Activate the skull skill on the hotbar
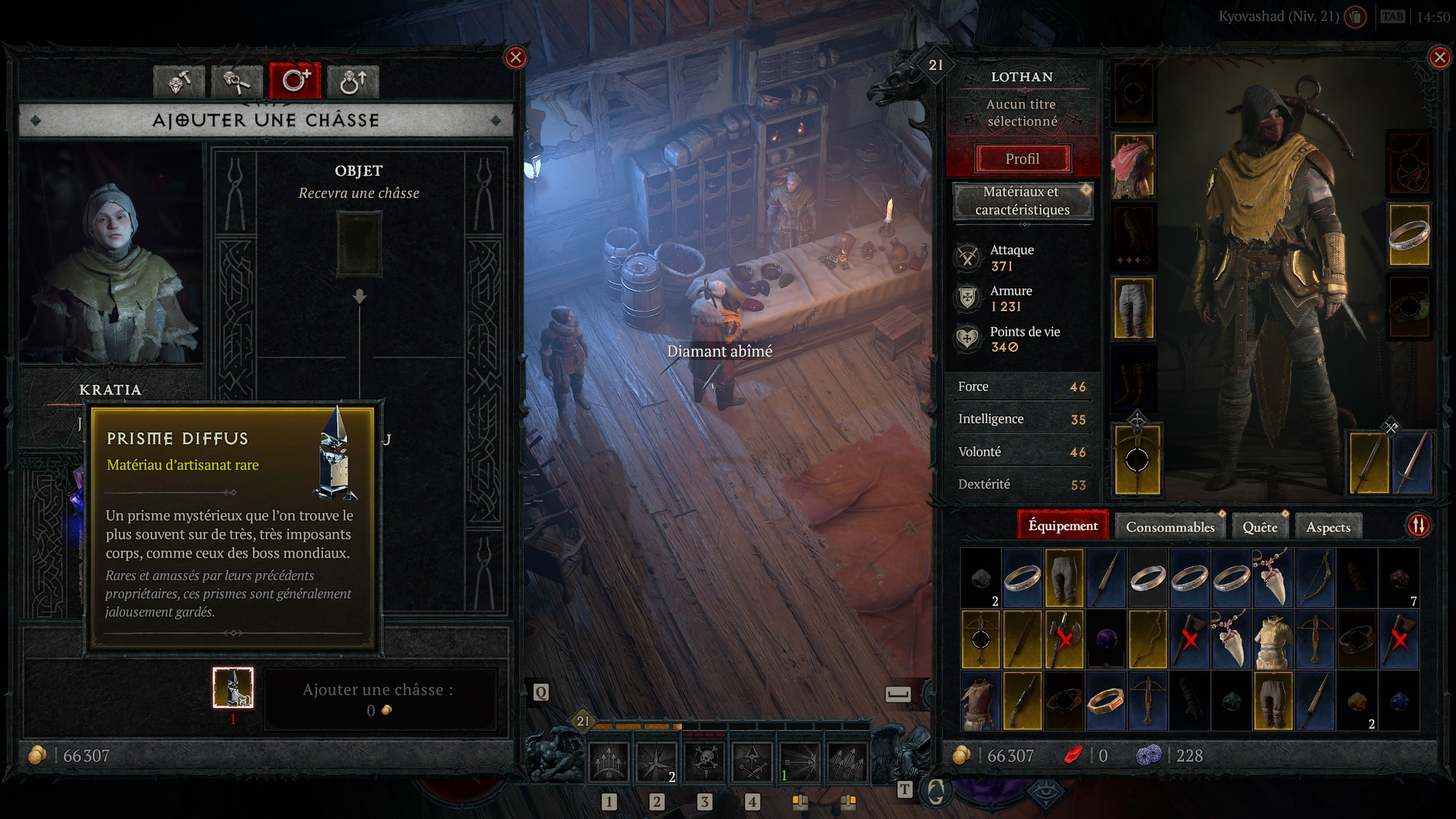Image resolution: width=1456 pixels, height=819 pixels. pyautogui.click(x=704, y=761)
